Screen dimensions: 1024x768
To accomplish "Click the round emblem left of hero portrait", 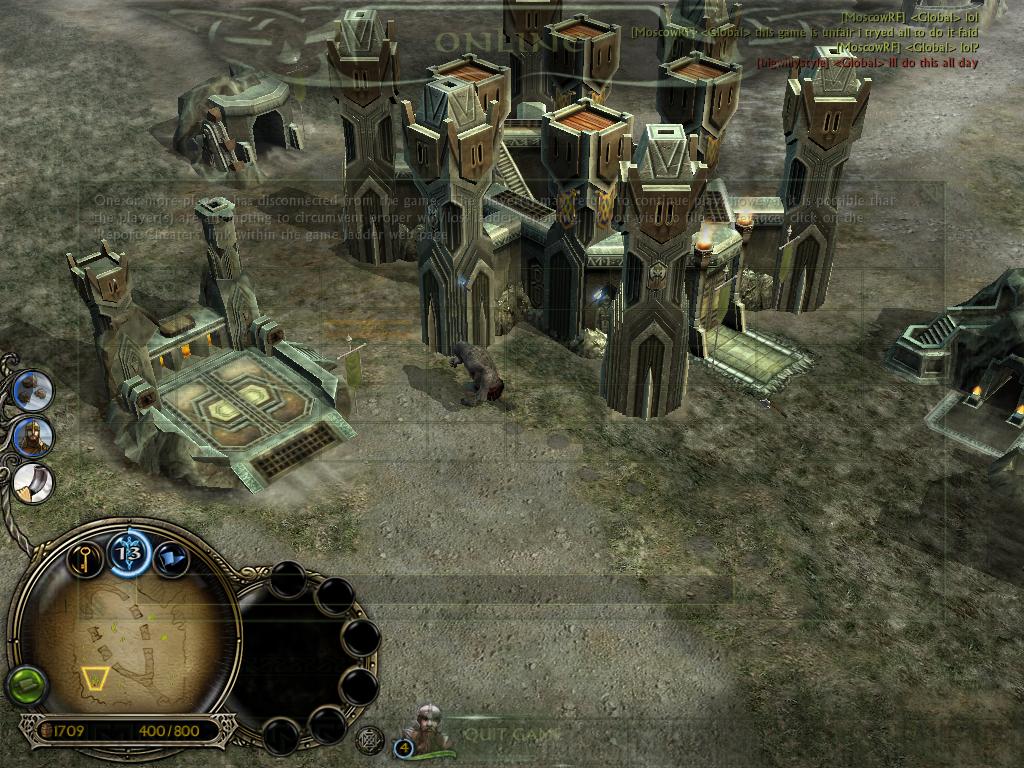I will [370, 740].
